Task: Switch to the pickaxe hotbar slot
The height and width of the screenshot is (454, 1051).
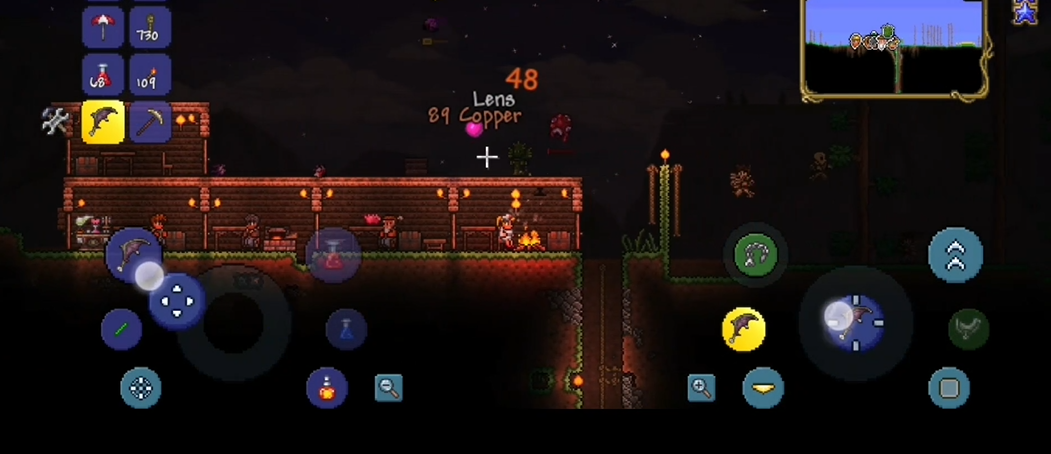Action: click(149, 122)
